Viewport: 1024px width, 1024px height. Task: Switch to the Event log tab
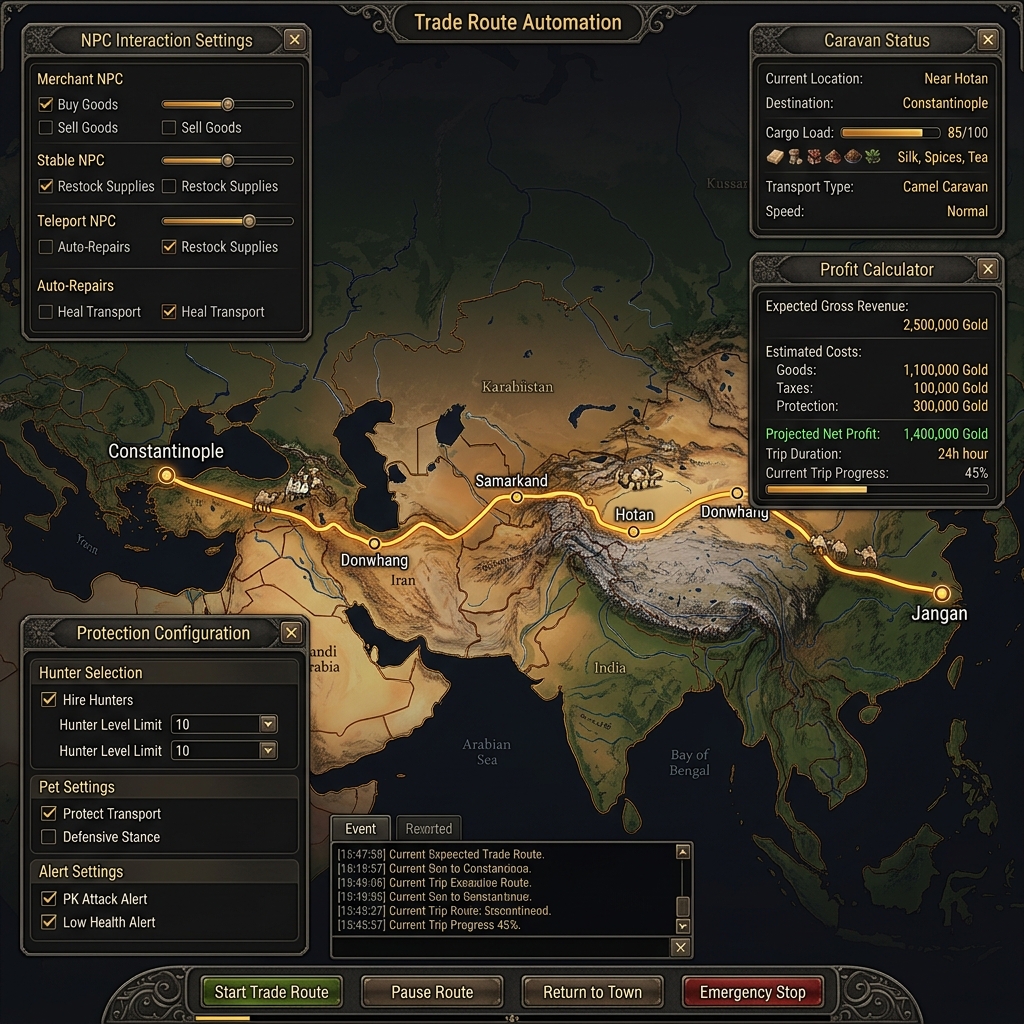click(361, 828)
